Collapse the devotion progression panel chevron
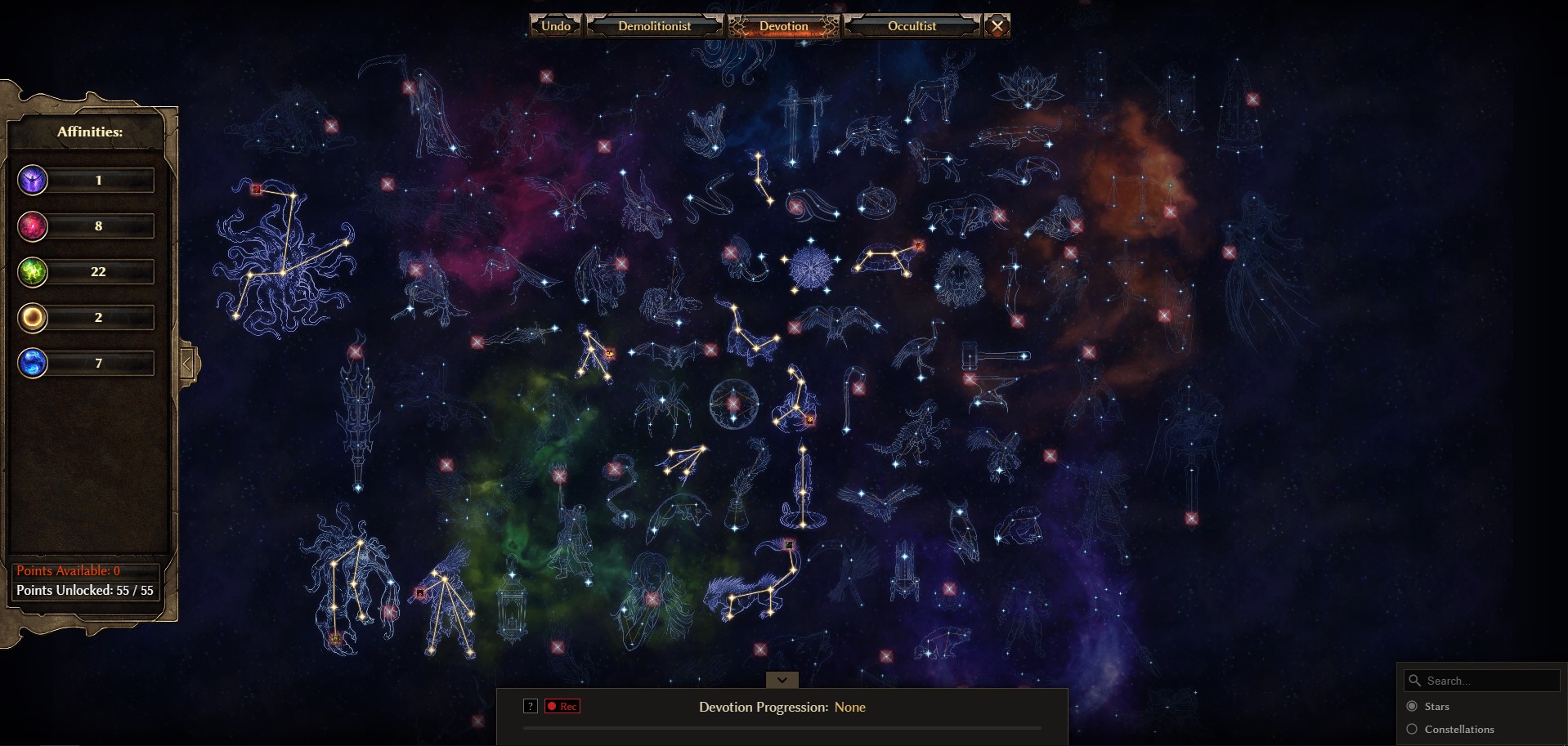This screenshot has width=1568, height=746. pos(782,680)
